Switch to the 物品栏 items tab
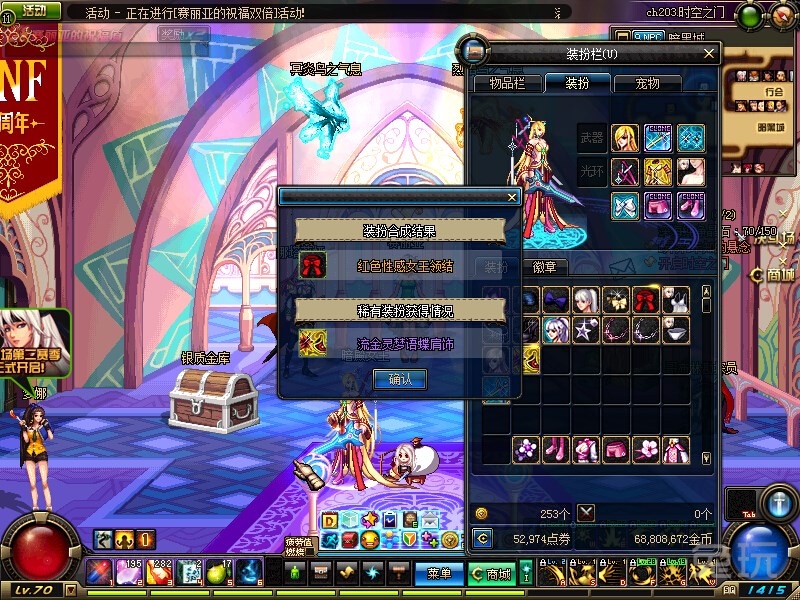Screen dimensions: 800x600 tap(506, 83)
